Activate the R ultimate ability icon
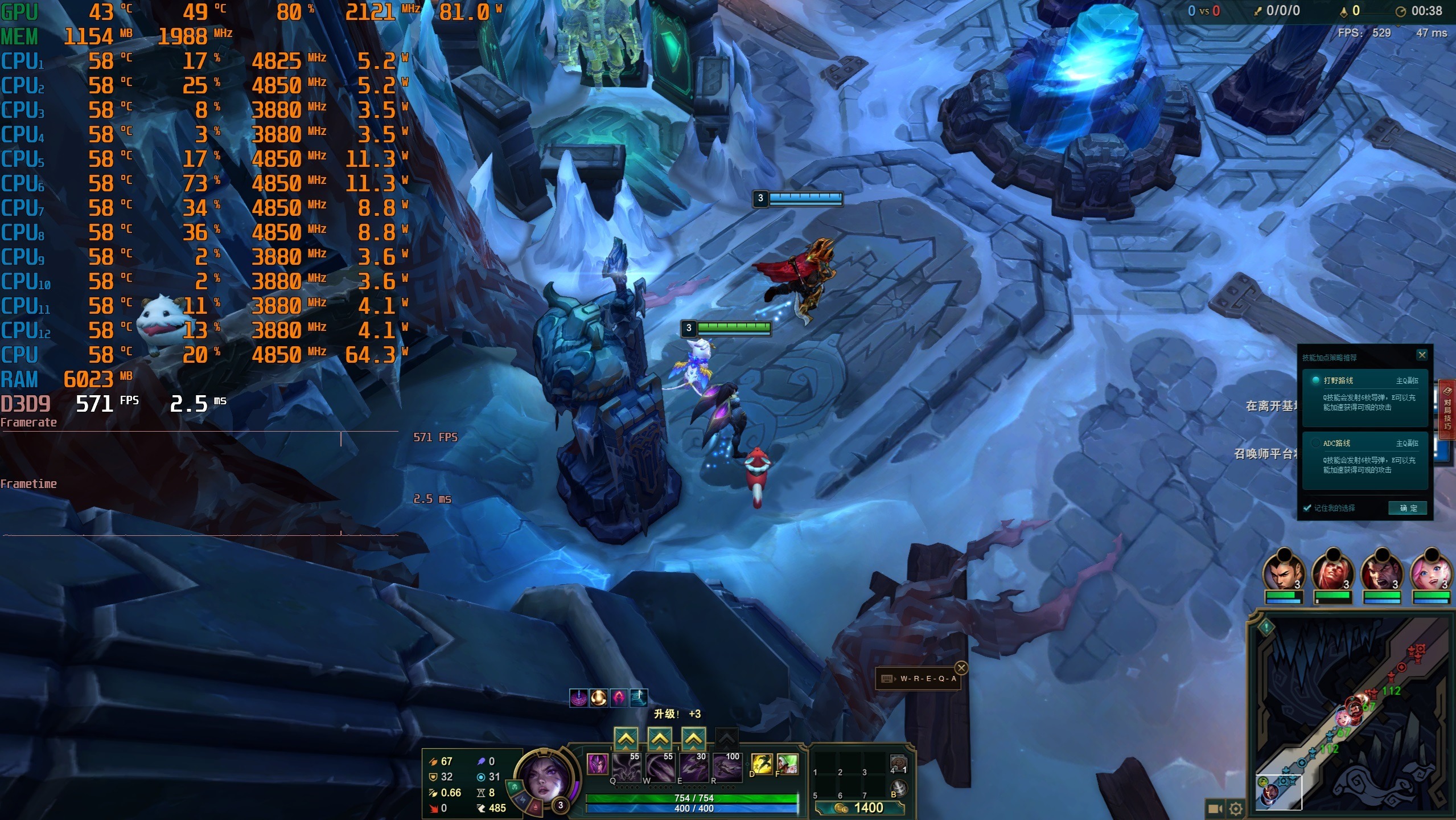 tap(727, 767)
